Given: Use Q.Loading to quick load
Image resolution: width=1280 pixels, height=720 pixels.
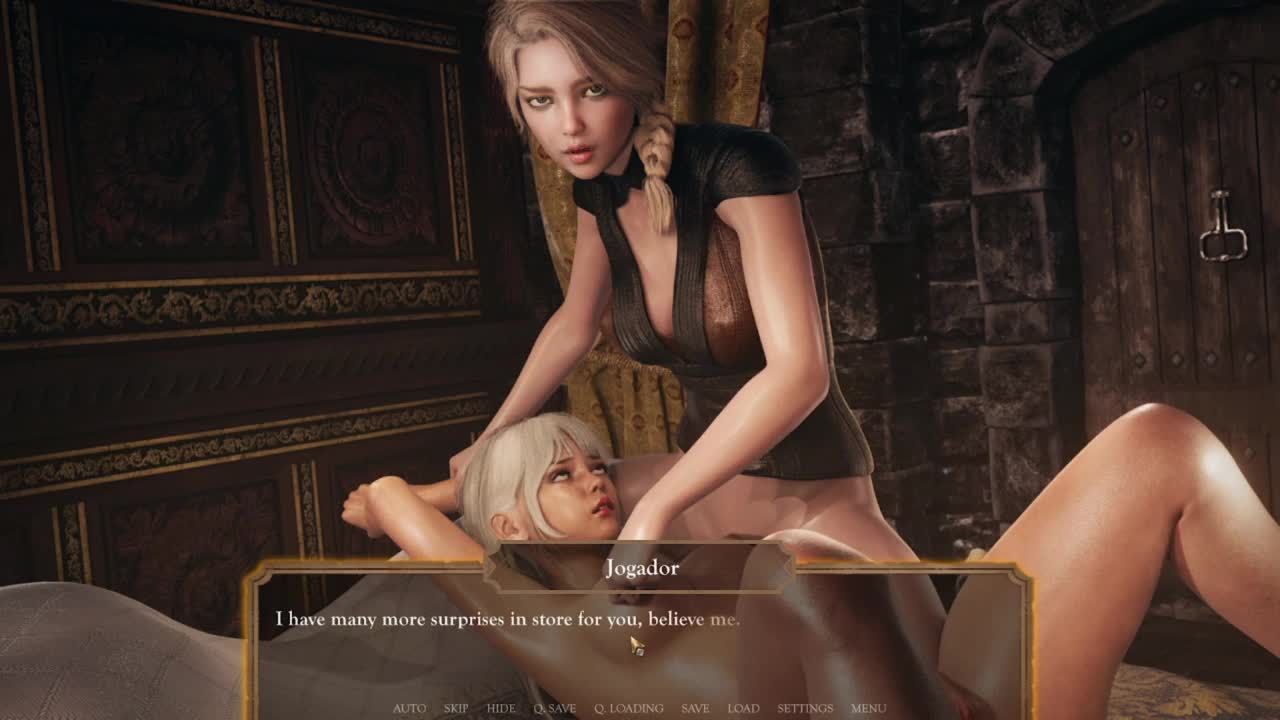Looking at the screenshot, I should [629, 708].
